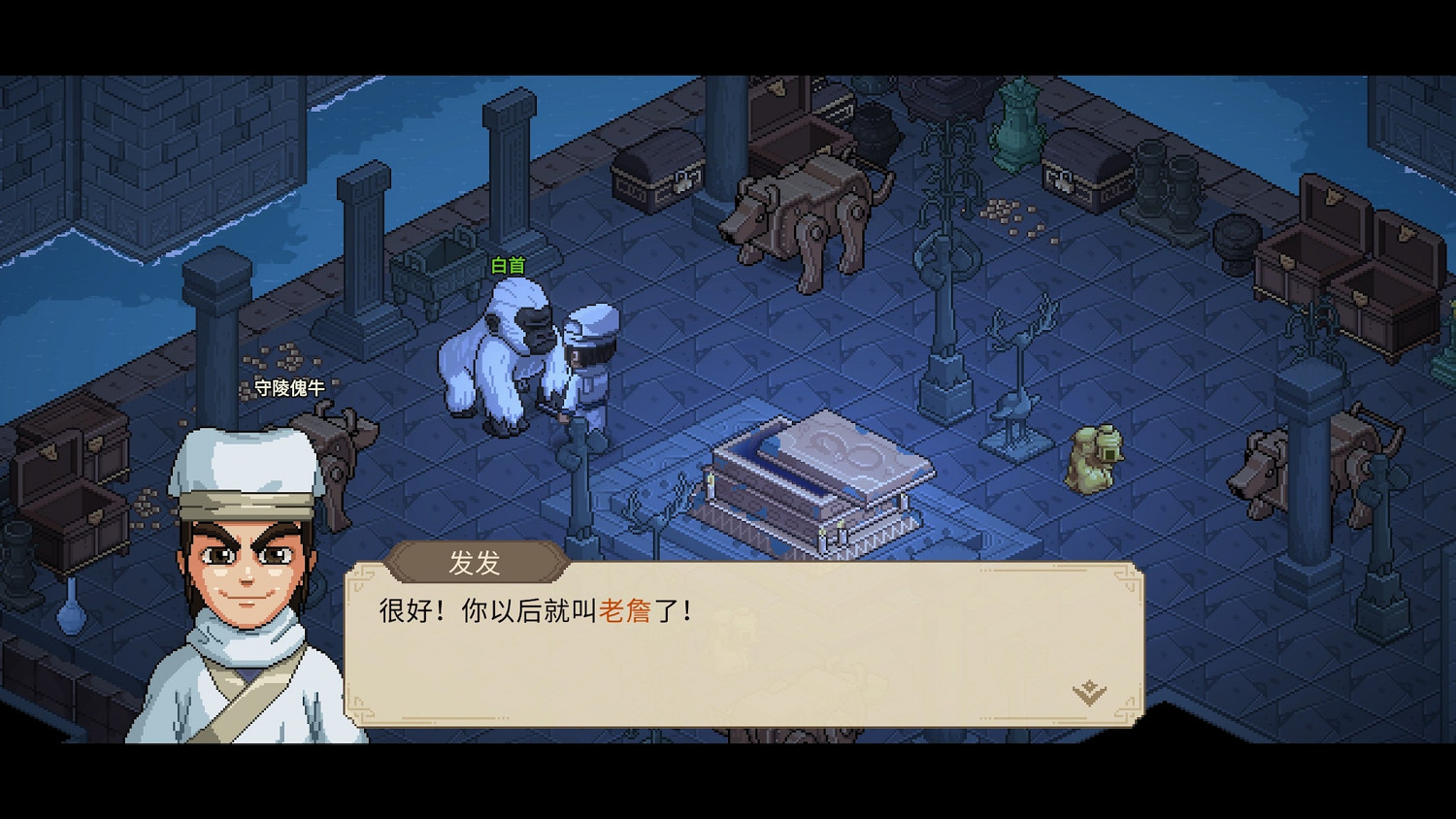Screen dimensions: 1456x819
Task: Click the dialogue continue arrow
Action: pyautogui.click(x=1089, y=690)
